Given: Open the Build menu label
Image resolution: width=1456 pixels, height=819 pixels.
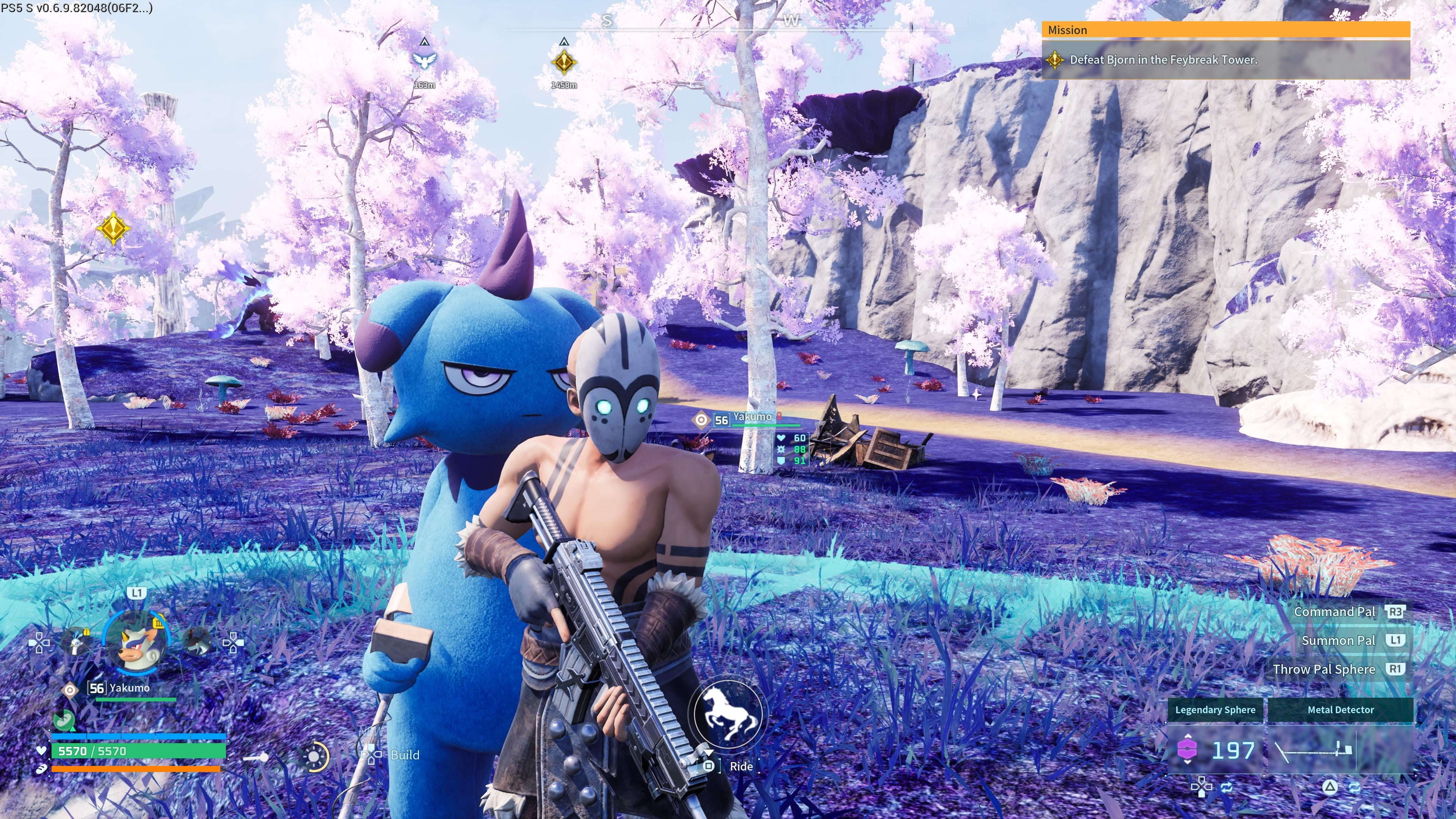Looking at the screenshot, I should click(405, 755).
